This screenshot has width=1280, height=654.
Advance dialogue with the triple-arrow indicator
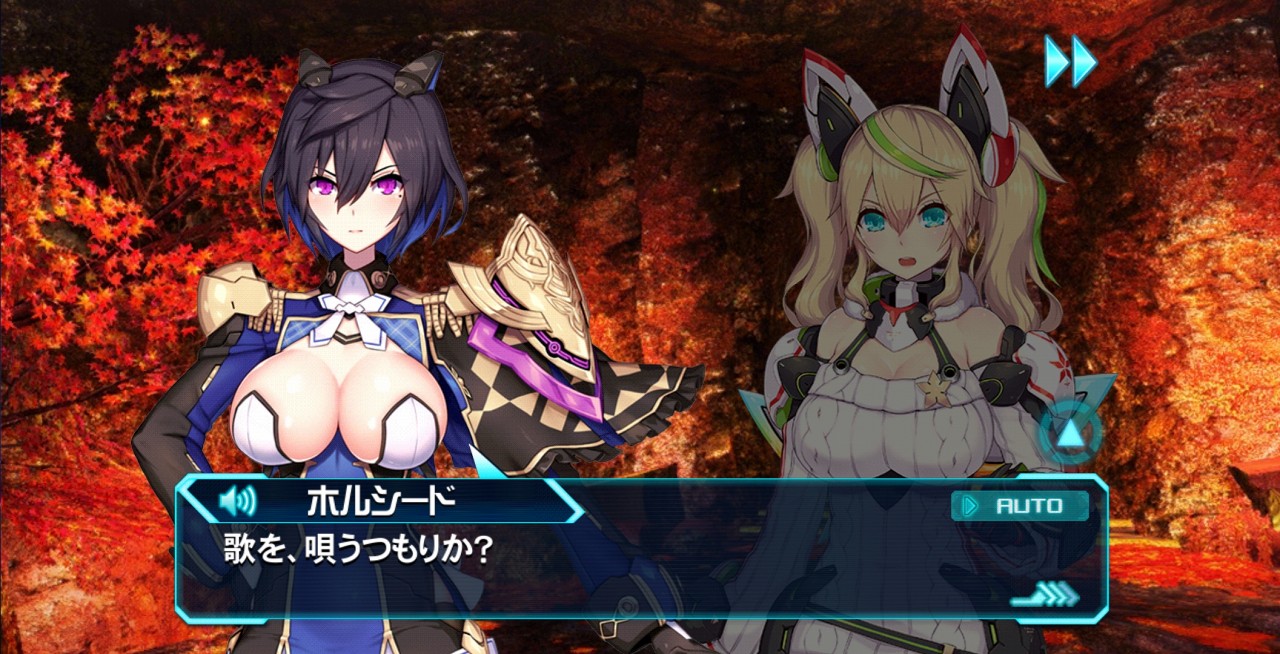coord(1046,595)
